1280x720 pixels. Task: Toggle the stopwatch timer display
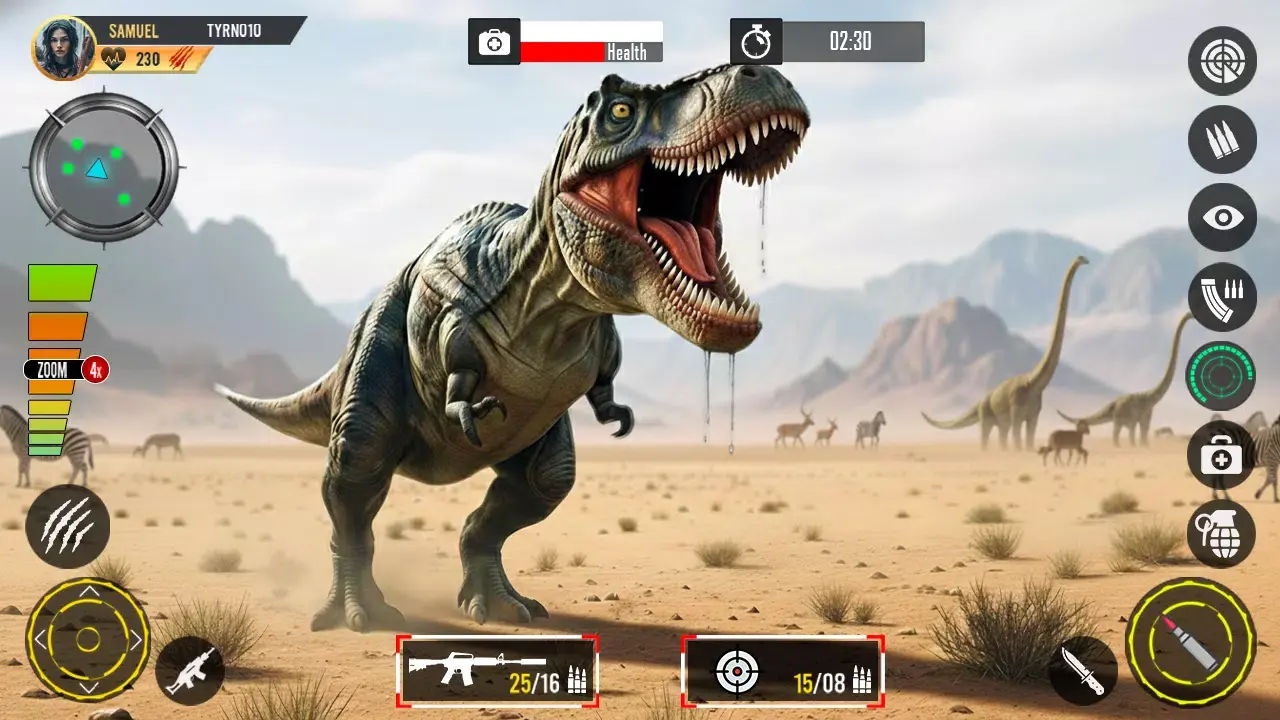click(757, 40)
